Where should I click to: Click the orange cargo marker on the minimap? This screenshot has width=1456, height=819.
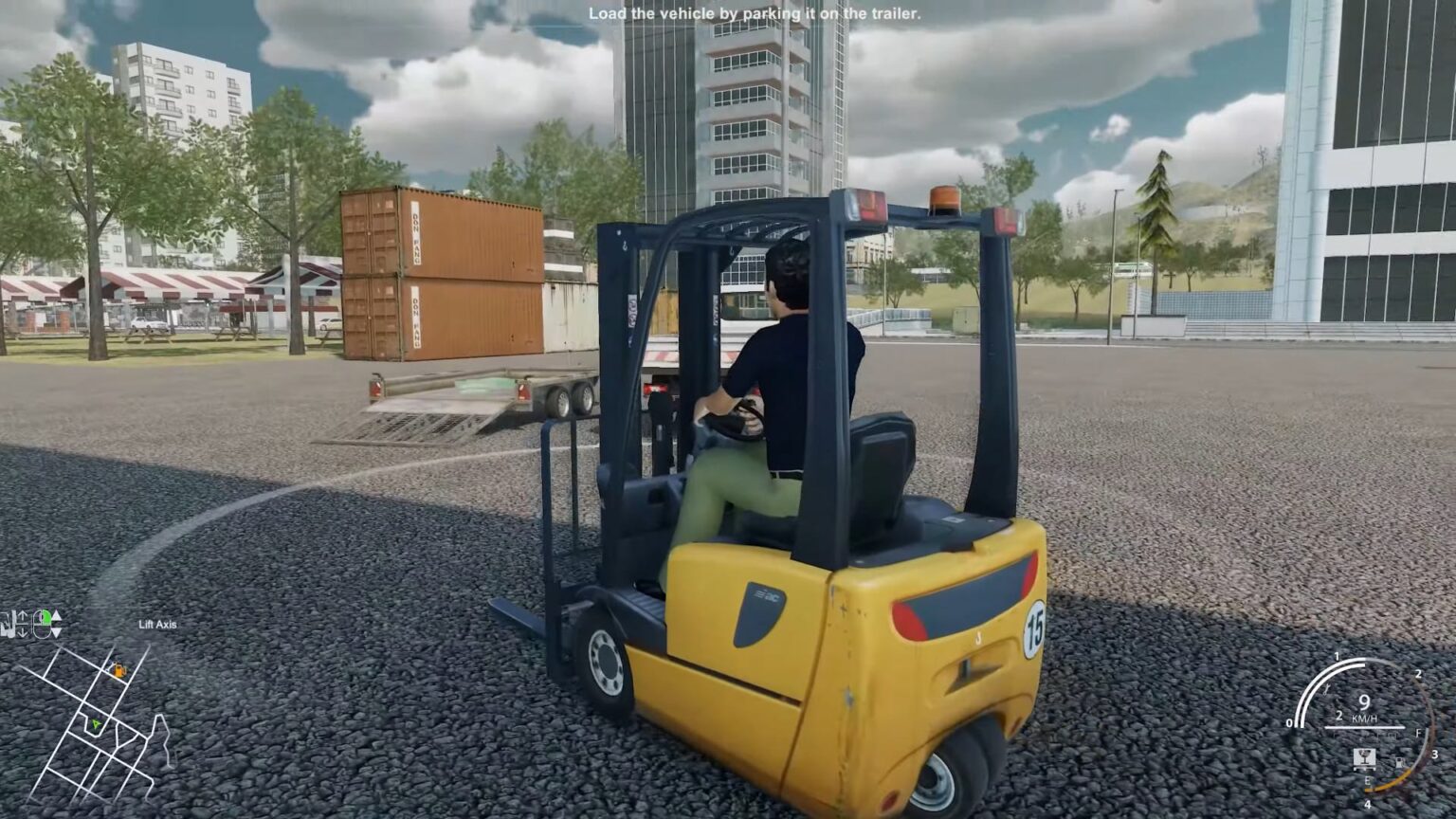click(x=119, y=669)
